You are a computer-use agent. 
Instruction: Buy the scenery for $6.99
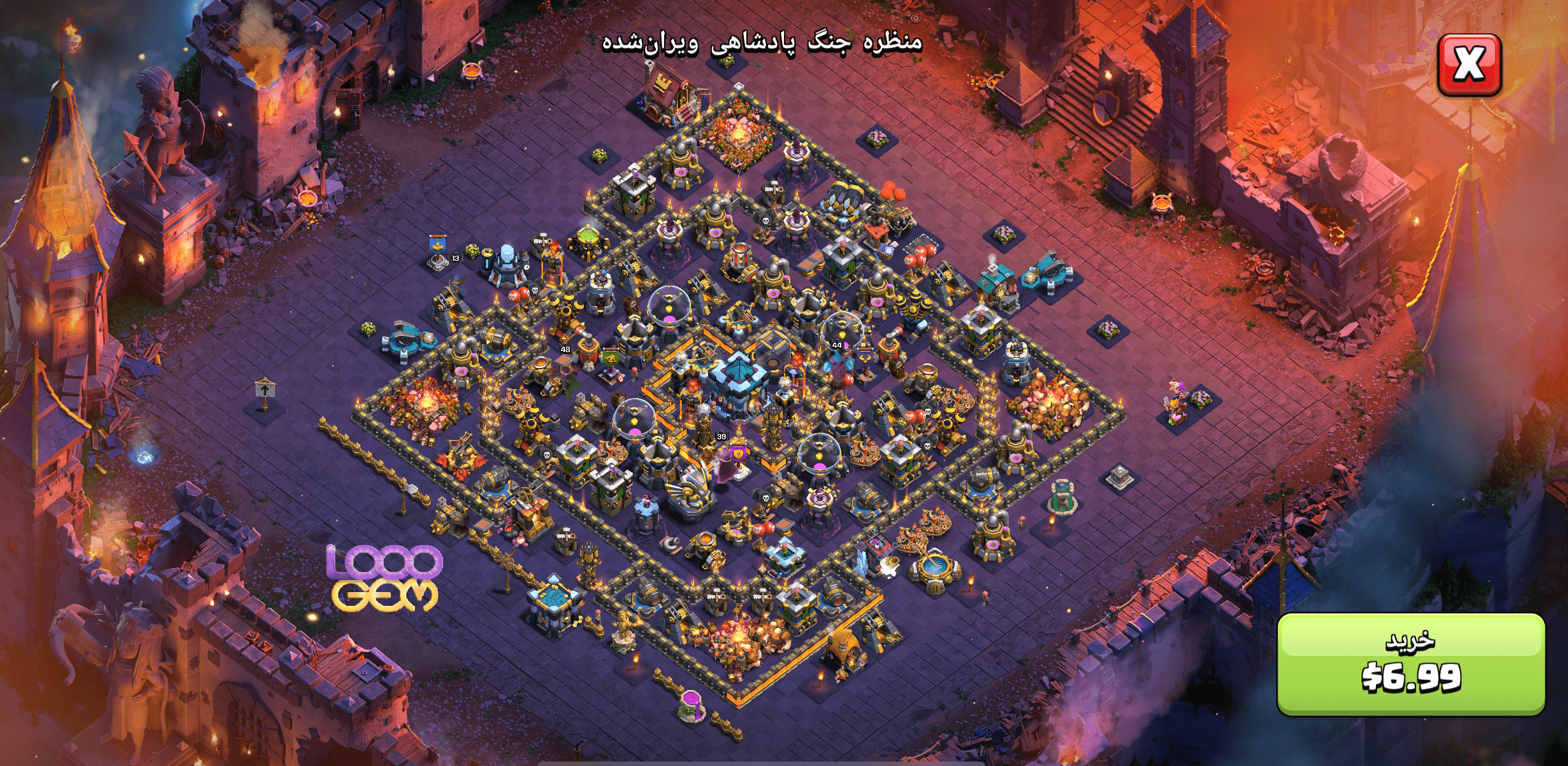[x=1410, y=664]
